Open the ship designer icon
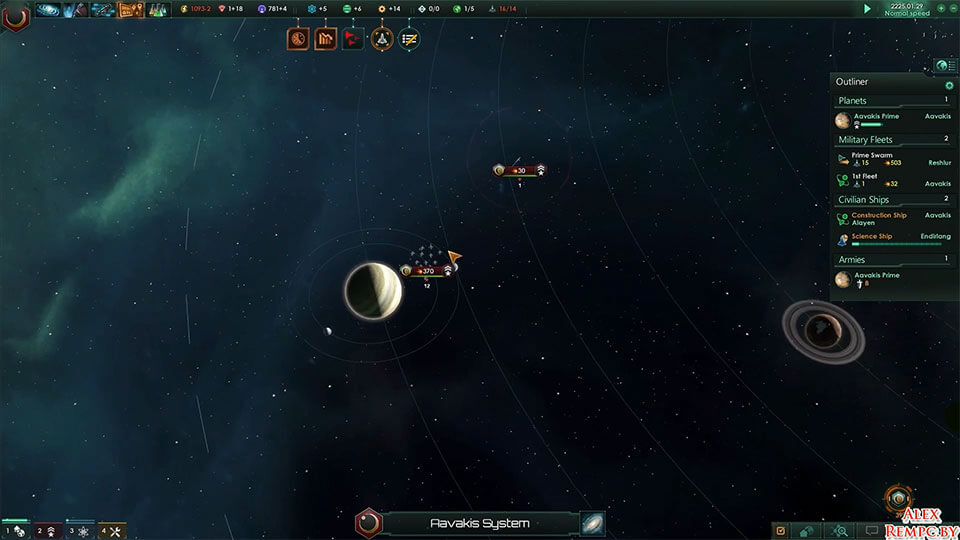 point(381,39)
